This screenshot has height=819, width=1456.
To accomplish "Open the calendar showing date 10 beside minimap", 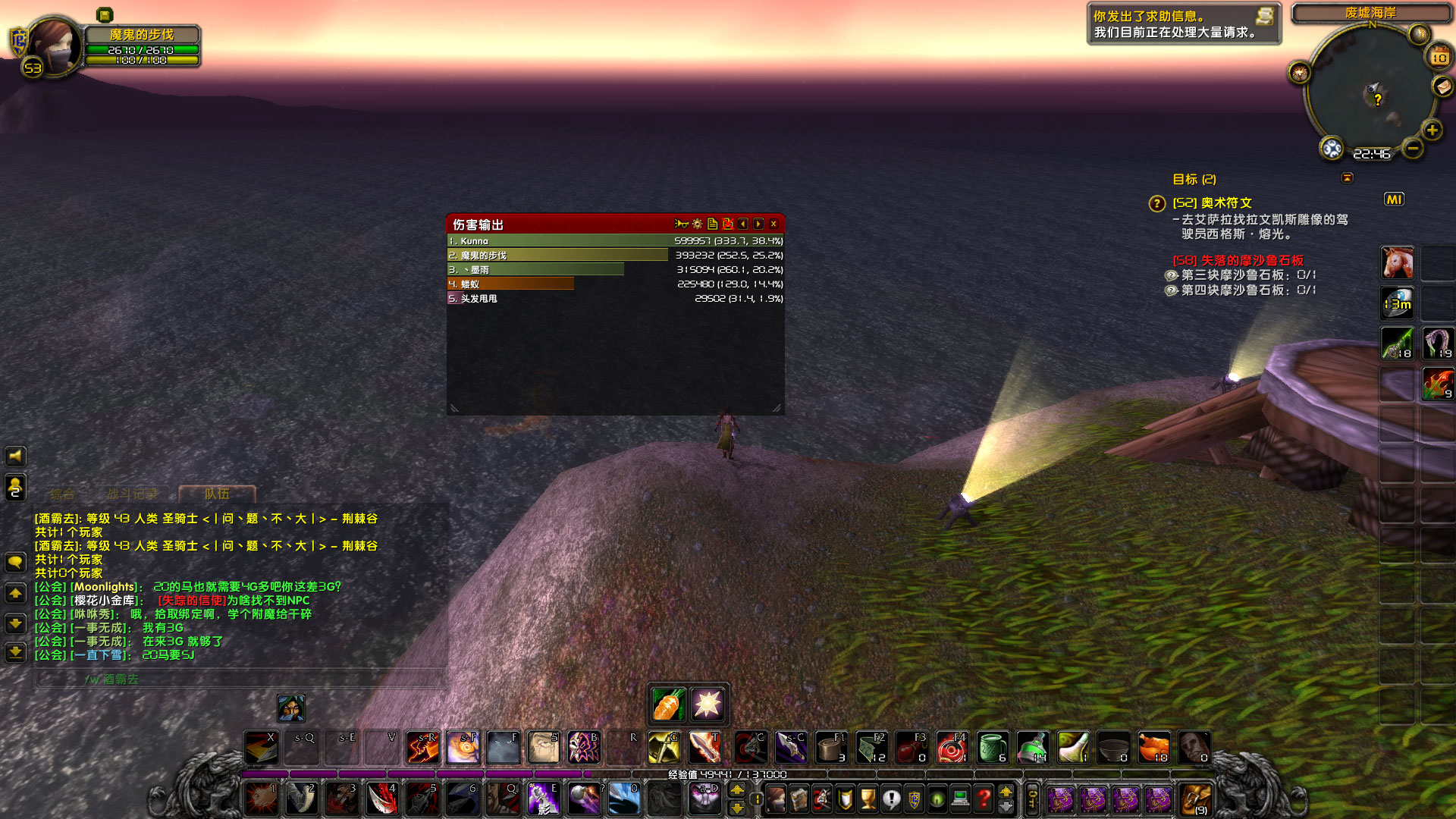I will (x=1438, y=58).
